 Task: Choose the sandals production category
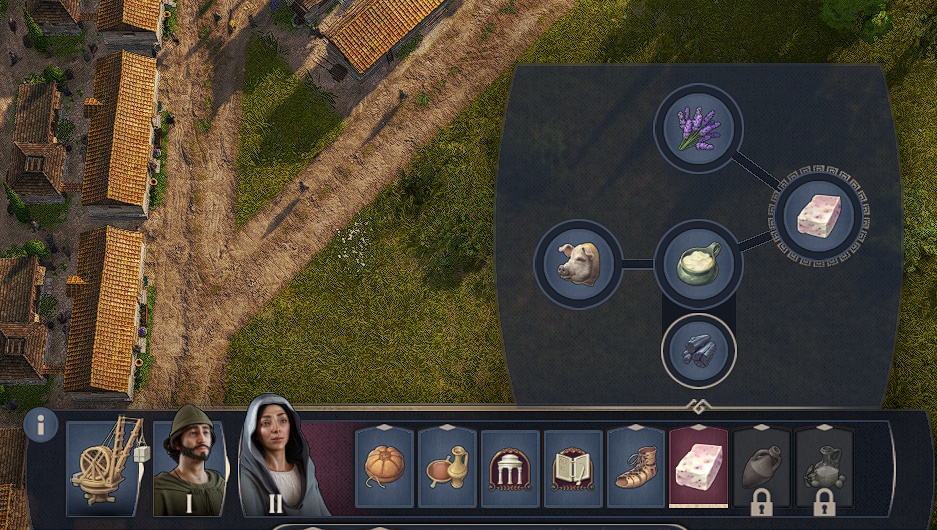click(636, 466)
